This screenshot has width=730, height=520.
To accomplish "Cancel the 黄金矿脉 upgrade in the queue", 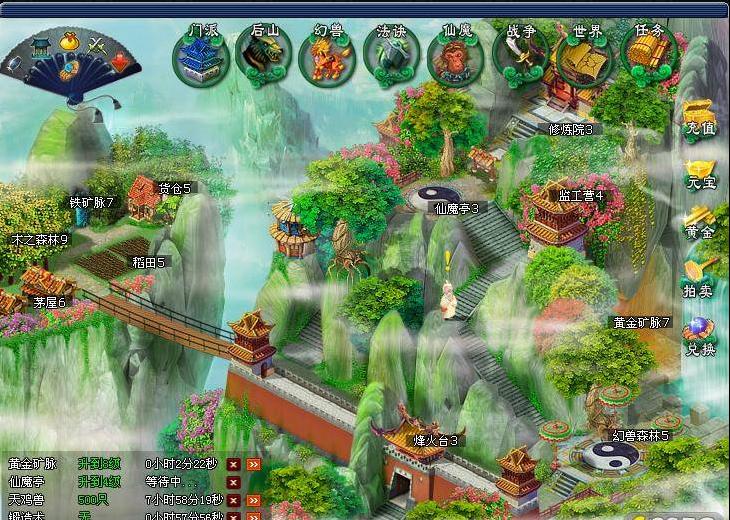I will tap(233, 464).
